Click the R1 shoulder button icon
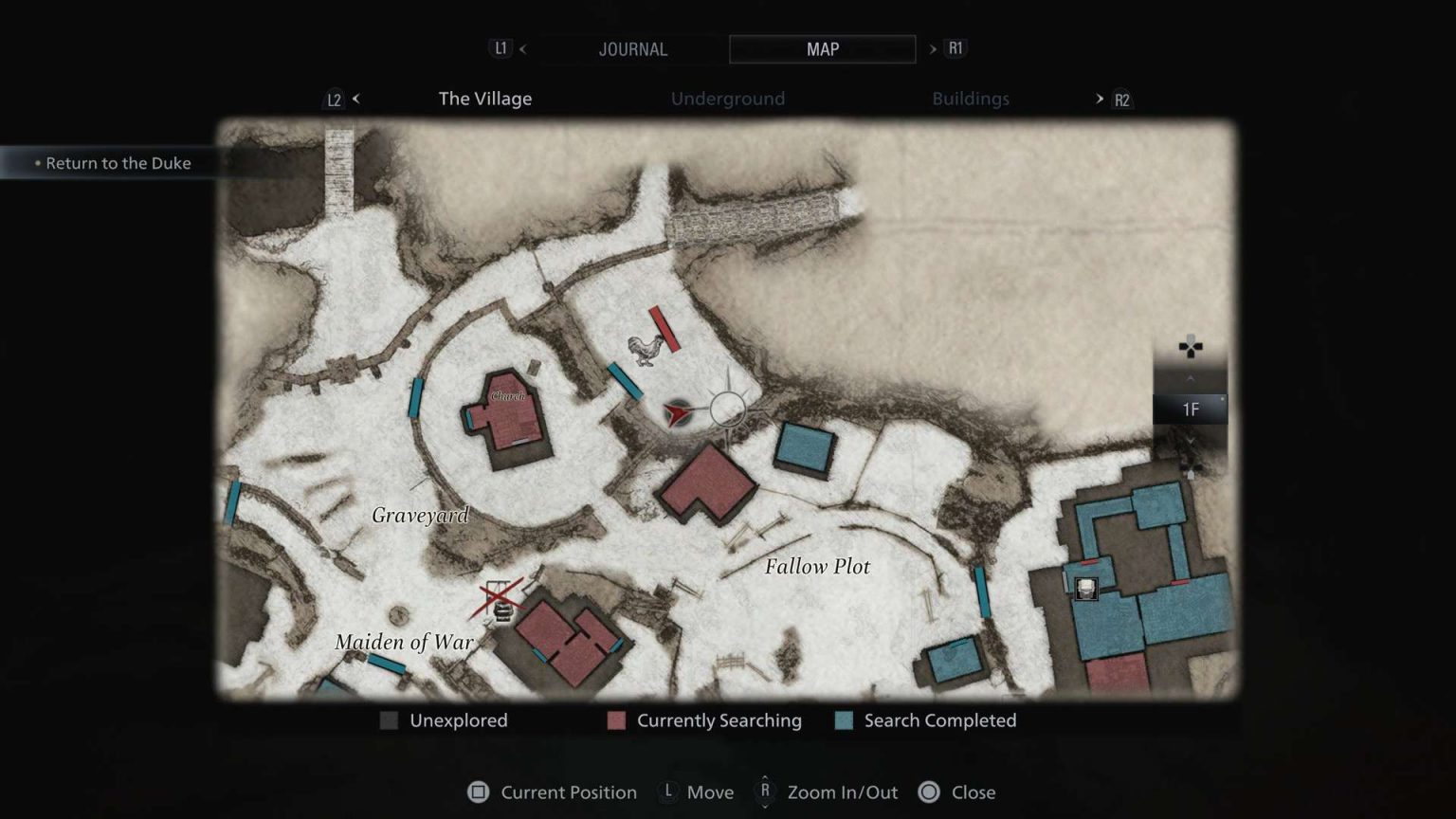Screen dimensions: 1456x819 coord(954,48)
